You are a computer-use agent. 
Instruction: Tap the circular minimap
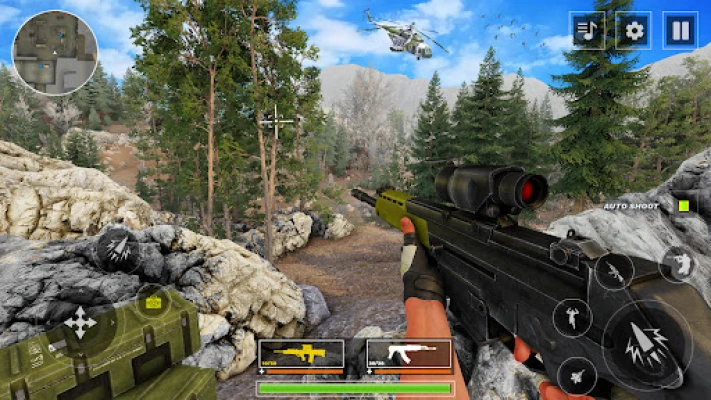click(x=54, y=52)
